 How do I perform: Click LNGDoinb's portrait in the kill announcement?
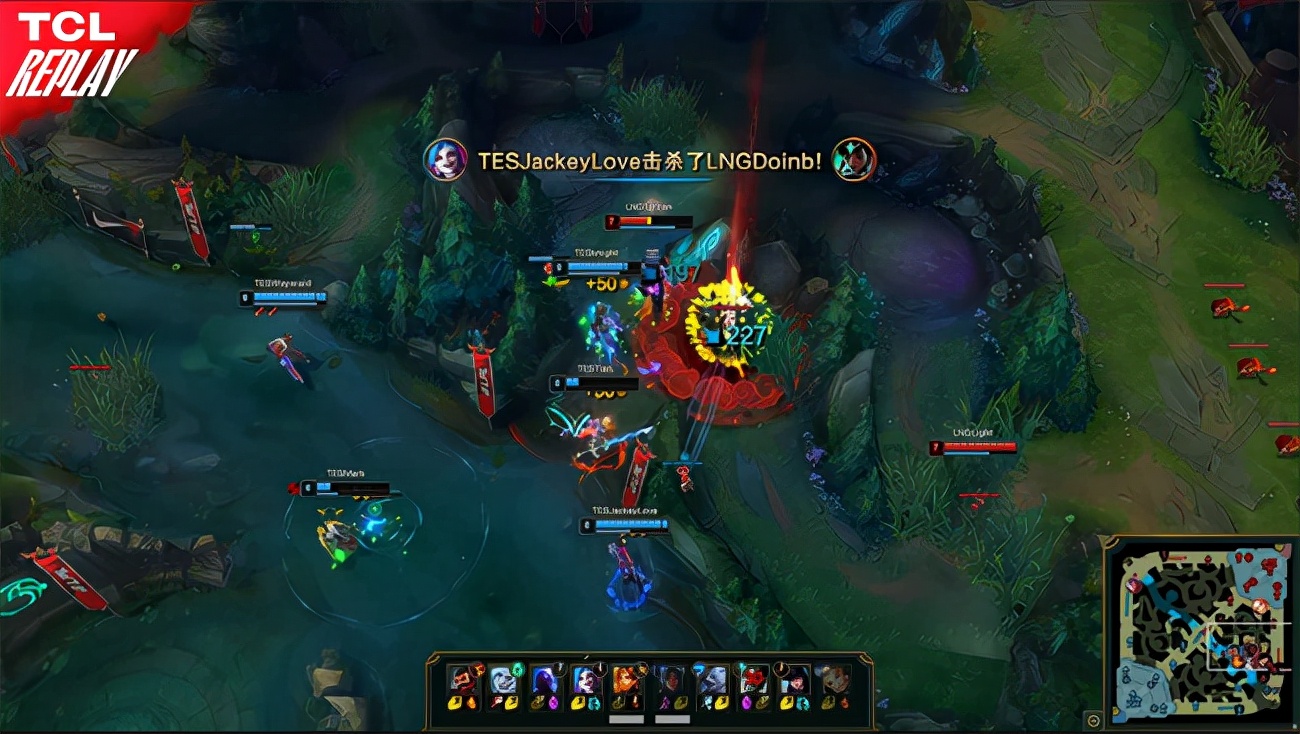click(x=855, y=160)
